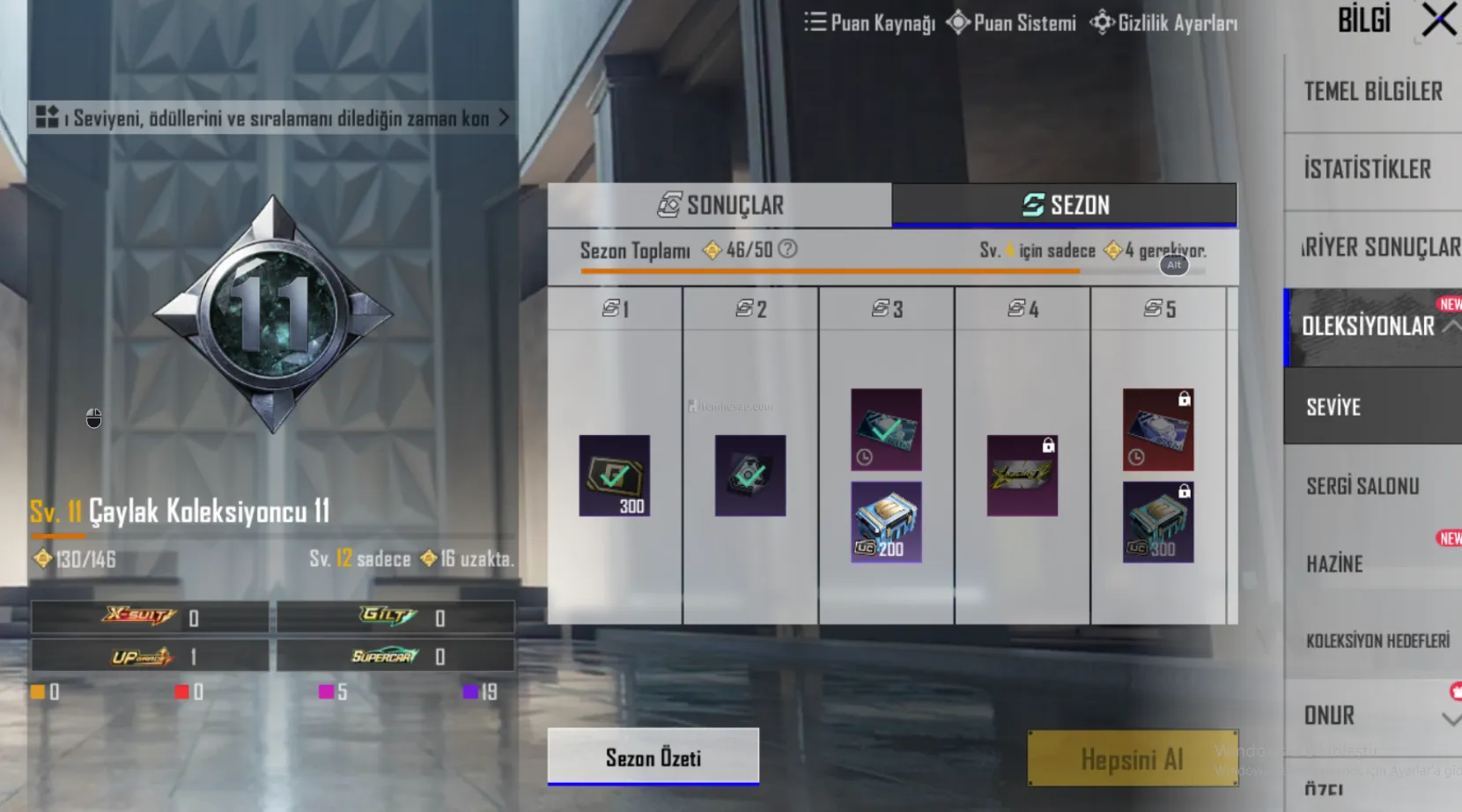Claim all rewards with Hepsini Al

[x=1132, y=758]
